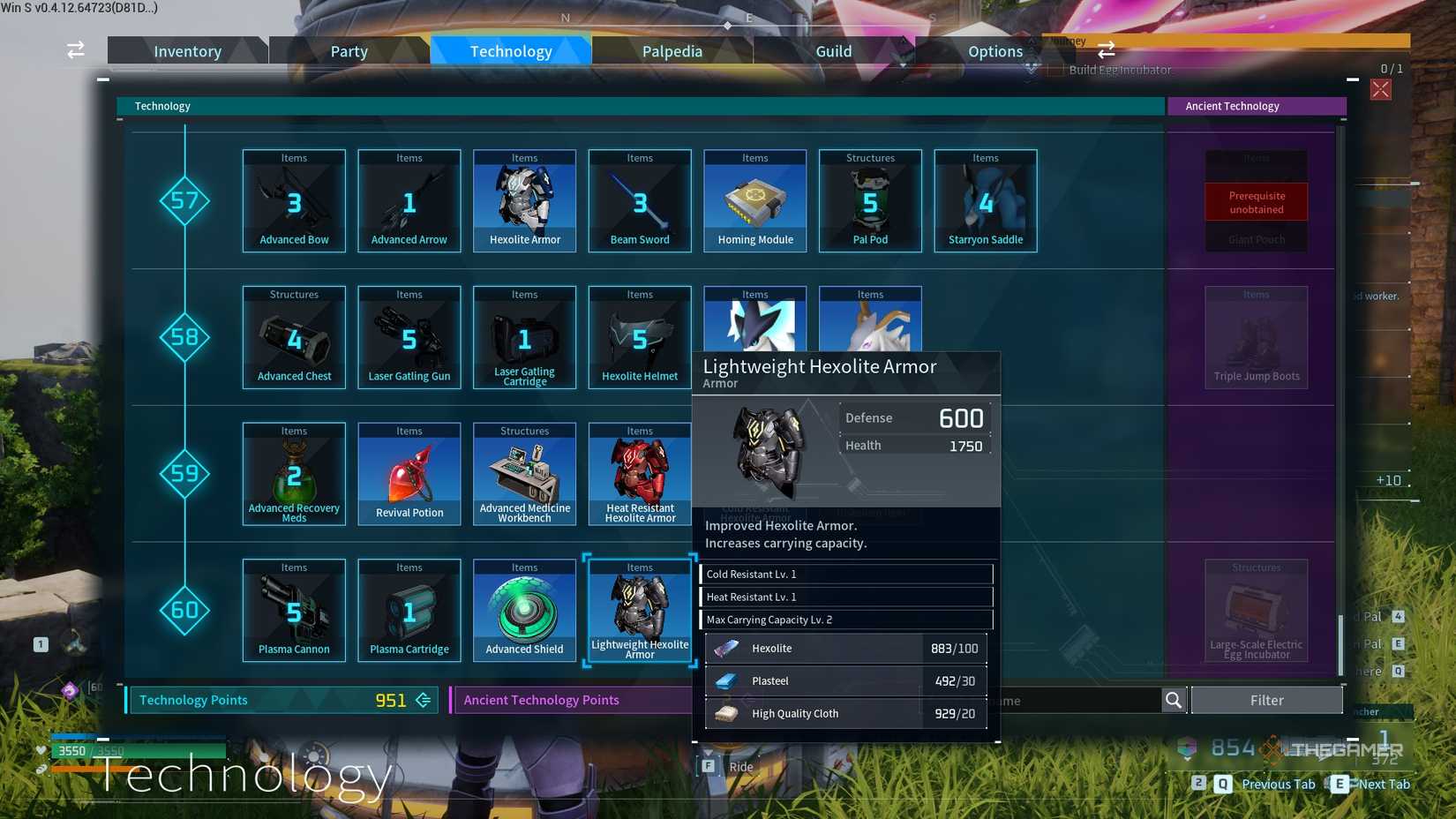The height and width of the screenshot is (819, 1456).
Task: Close the Technology menu with the red X
Action: [1381, 87]
